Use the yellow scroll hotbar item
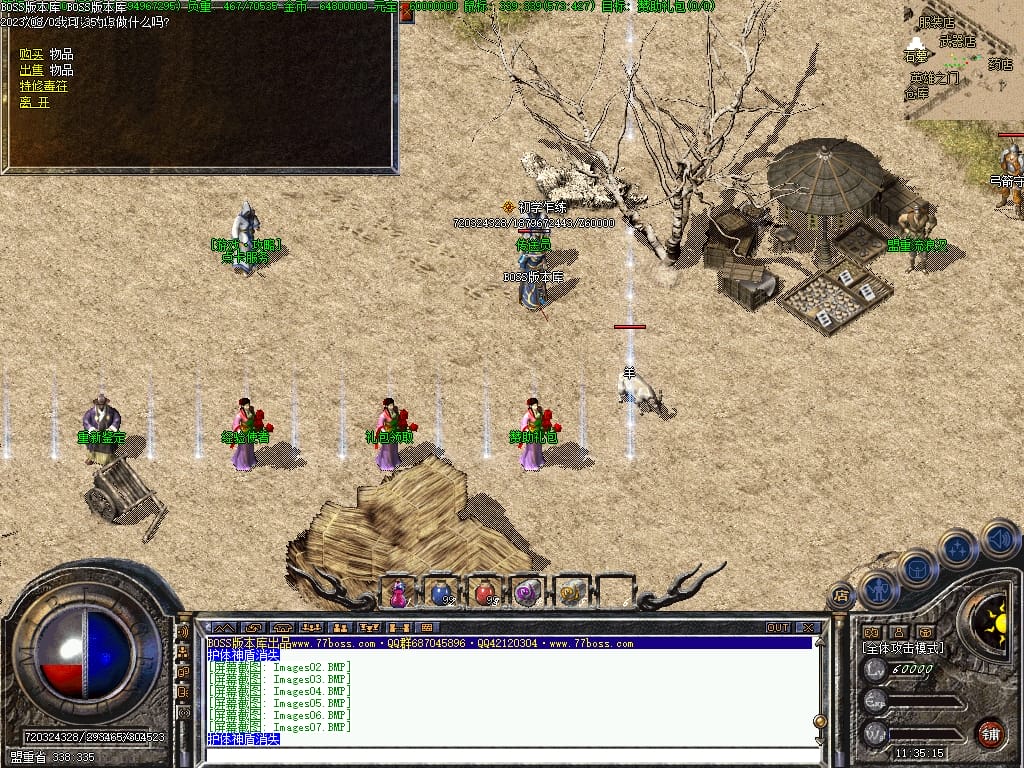Viewport: 1024px width, 768px height. point(572,593)
